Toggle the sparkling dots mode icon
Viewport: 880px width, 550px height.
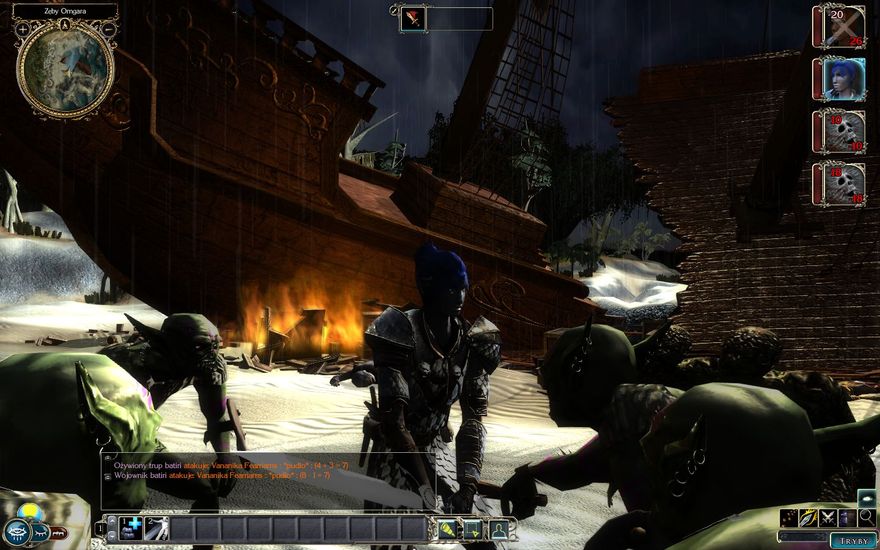pyautogui.click(x=790, y=517)
